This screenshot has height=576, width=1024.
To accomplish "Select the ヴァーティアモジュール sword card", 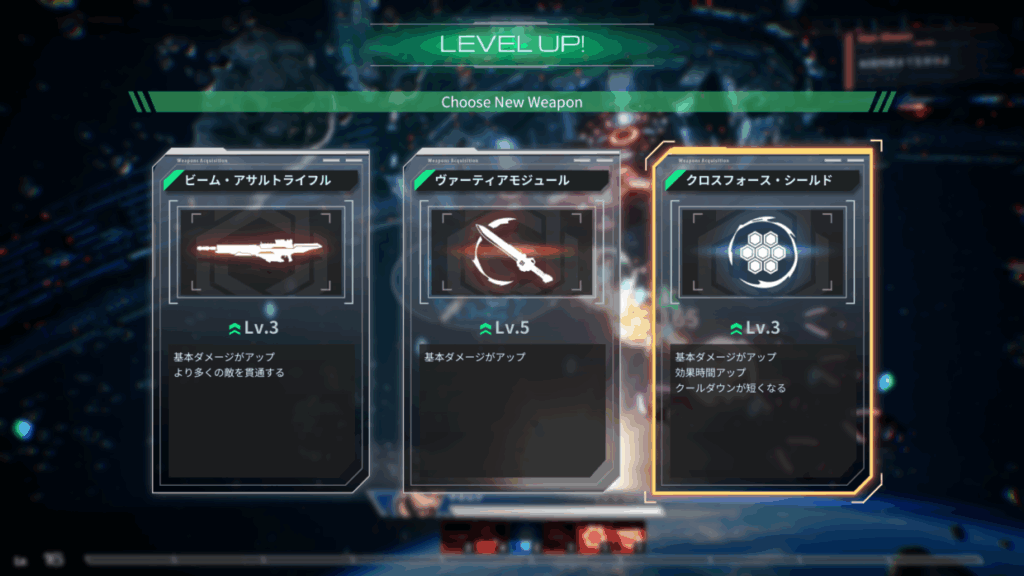I will (510, 320).
